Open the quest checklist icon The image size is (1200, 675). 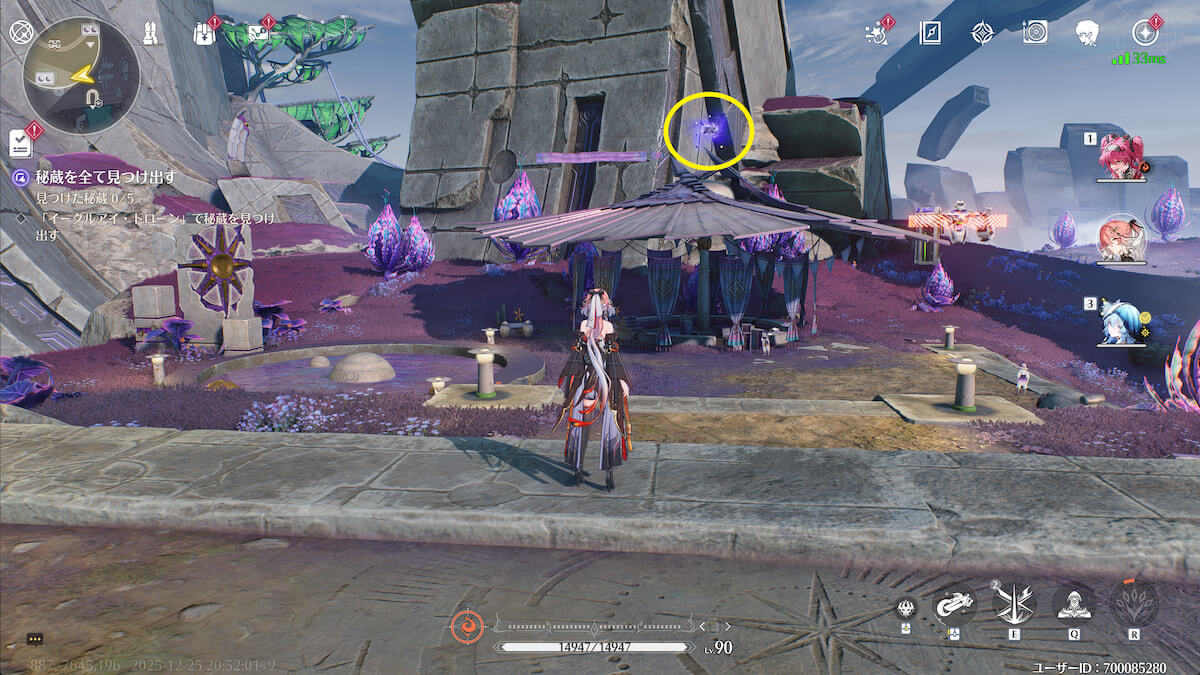click(21, 143)
